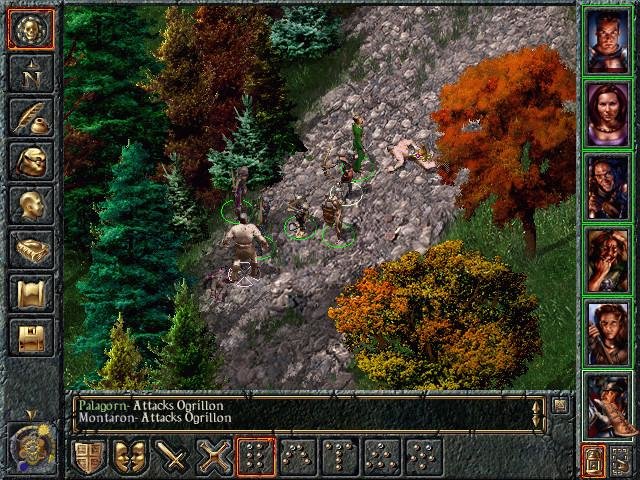Select the red-highlighted formation button
The image size is (640, 480).
256,457
